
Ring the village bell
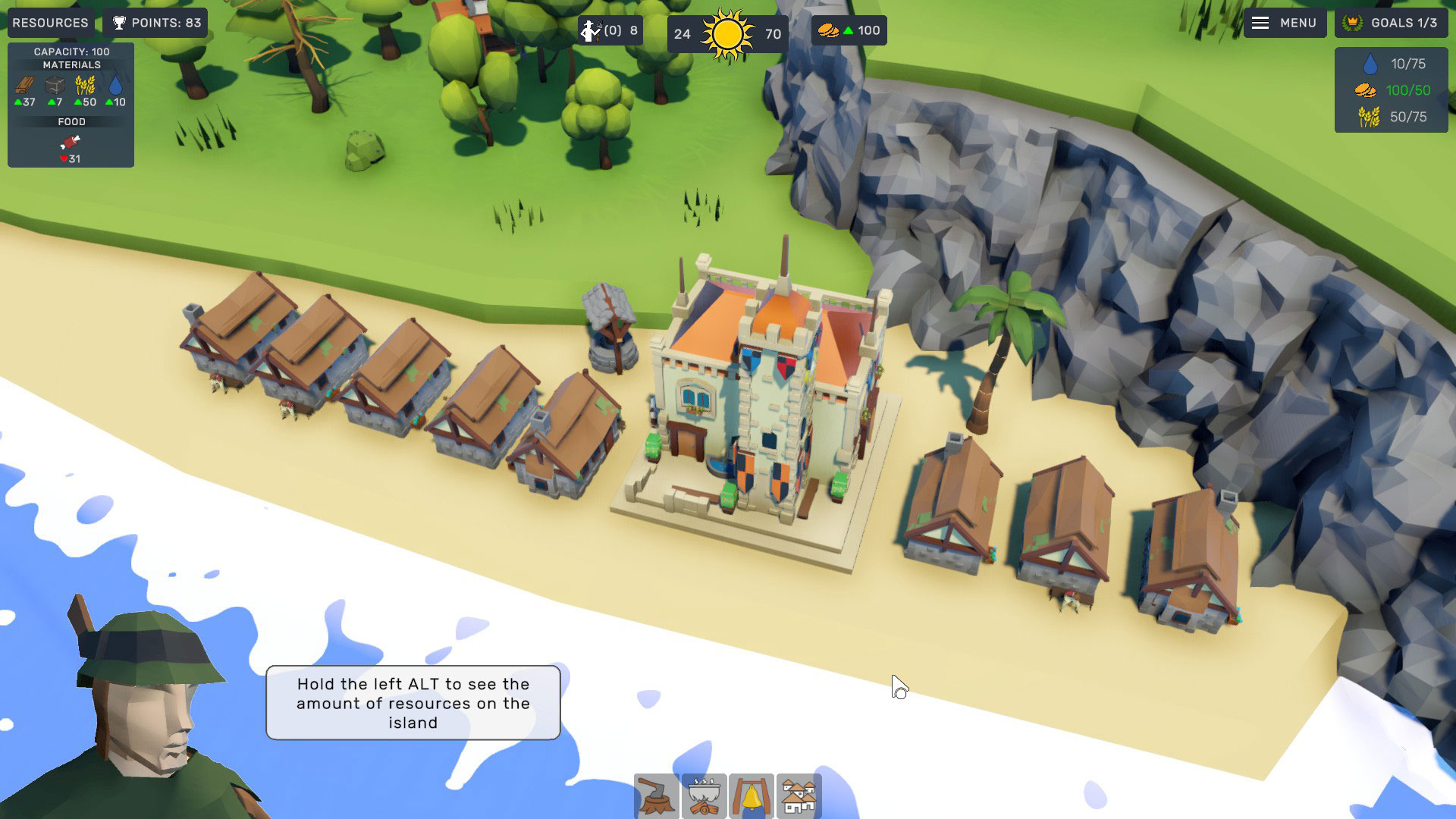[752, 795]
